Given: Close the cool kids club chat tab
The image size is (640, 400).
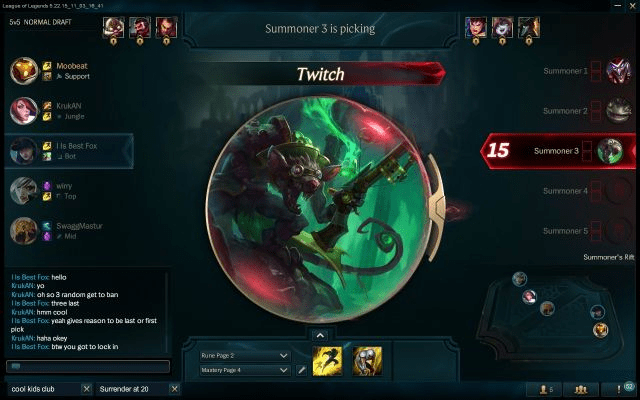Looking at the screenshot, I should pos(86,388).
